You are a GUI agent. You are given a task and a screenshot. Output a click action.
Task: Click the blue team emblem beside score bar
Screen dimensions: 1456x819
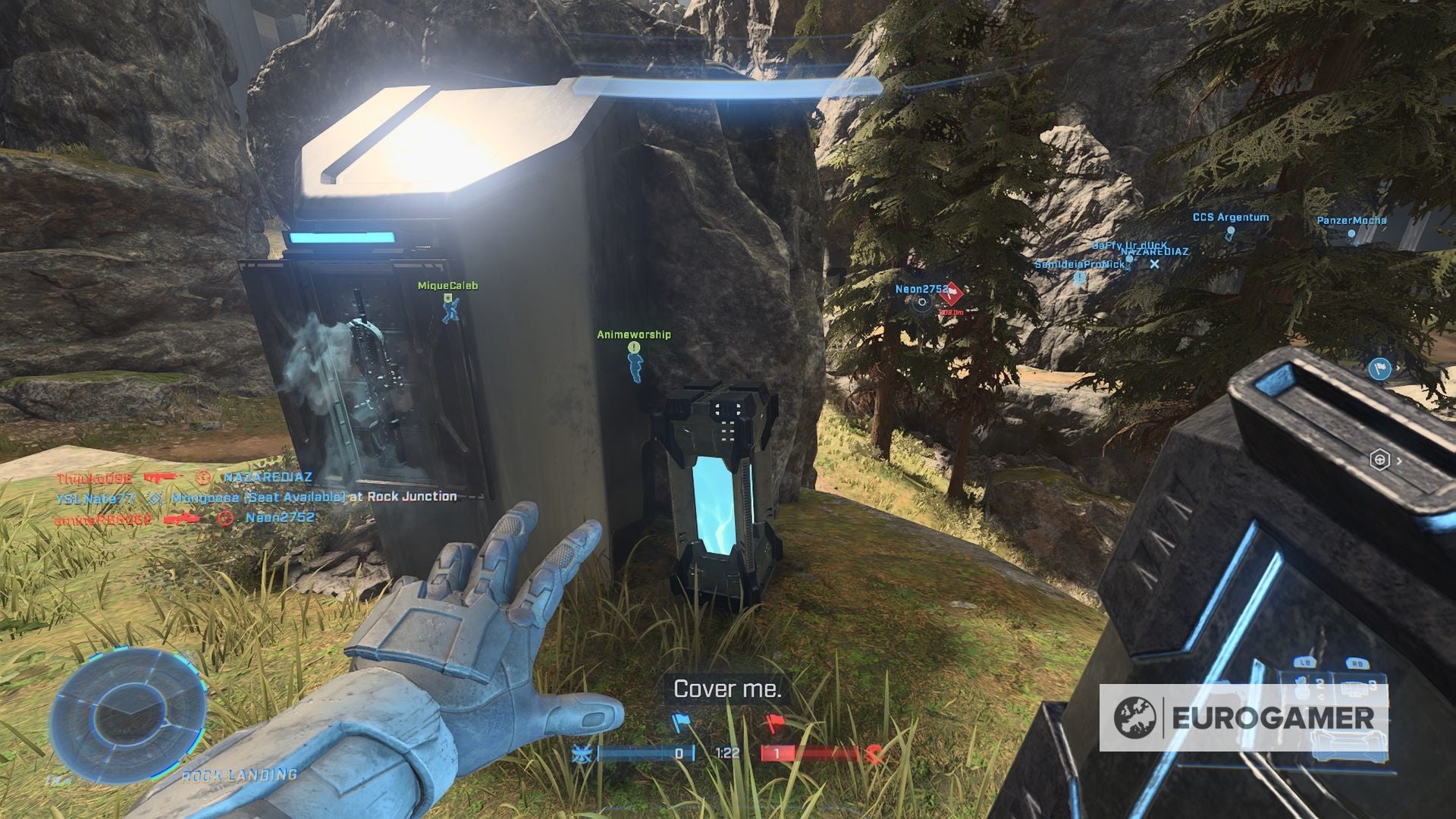[582, 752]
